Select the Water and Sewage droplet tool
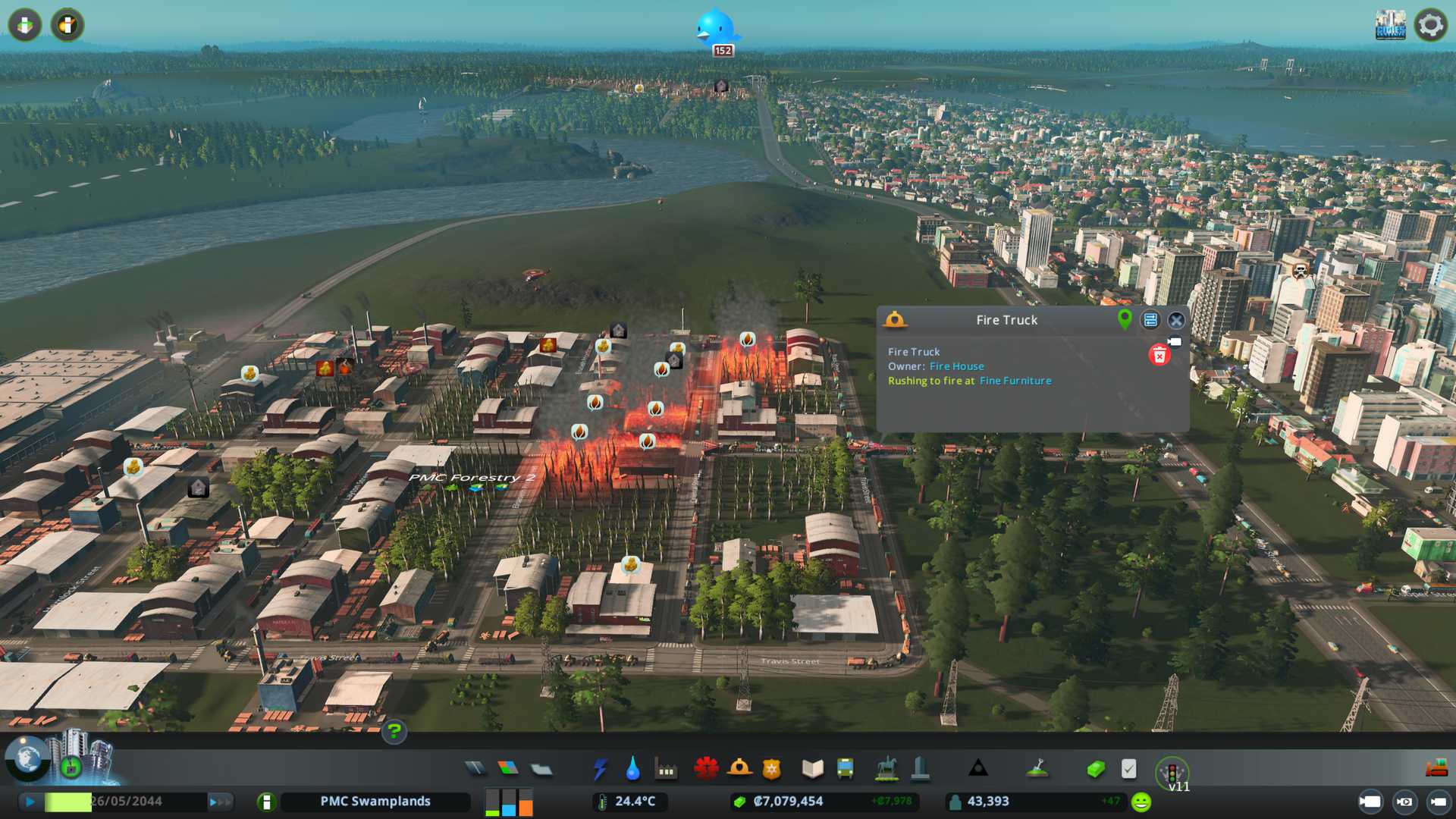Viewport: 1456px width, 819px height. pos(632,769)
